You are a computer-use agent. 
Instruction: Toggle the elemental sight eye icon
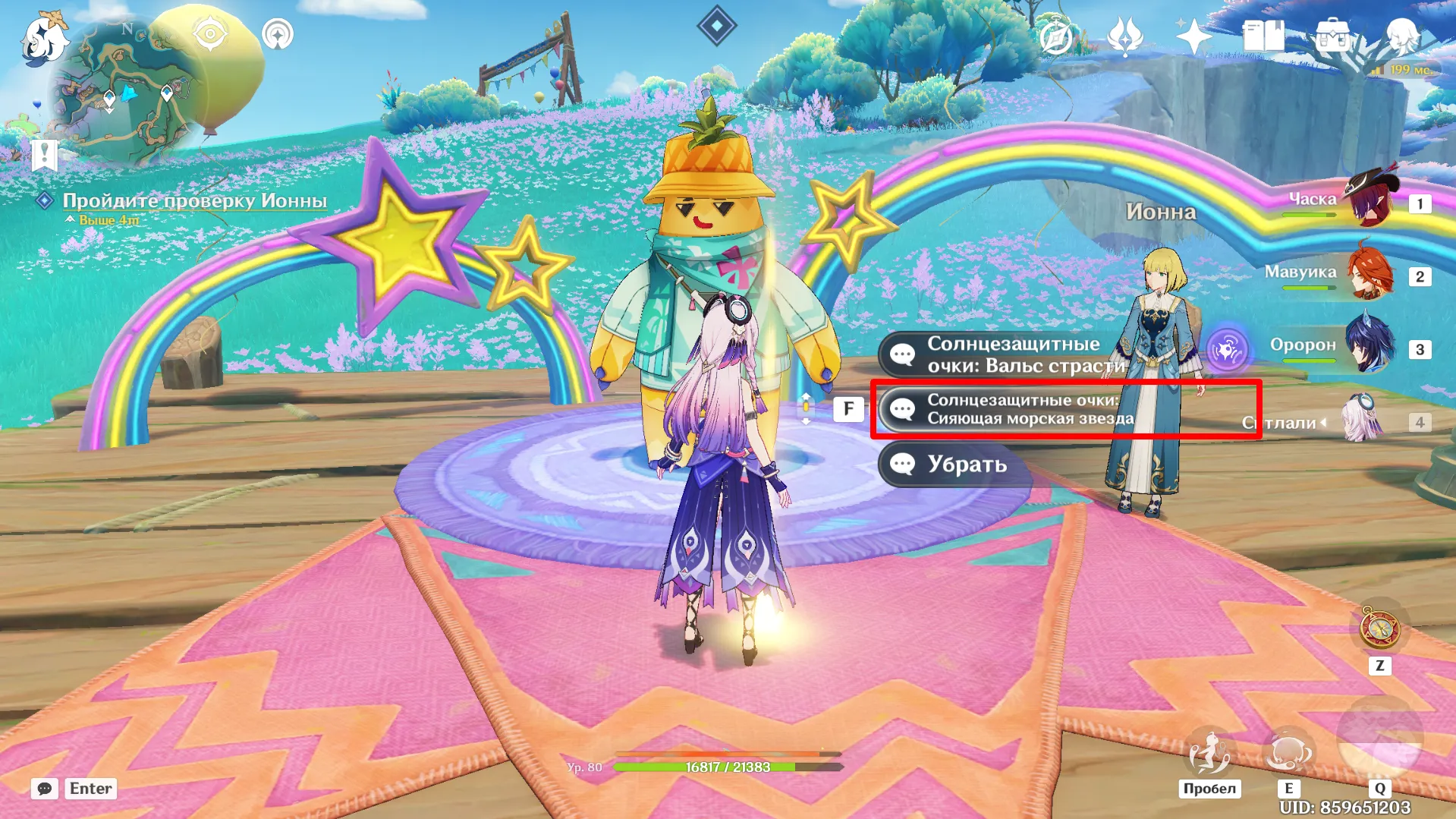(x=210, y=34)
